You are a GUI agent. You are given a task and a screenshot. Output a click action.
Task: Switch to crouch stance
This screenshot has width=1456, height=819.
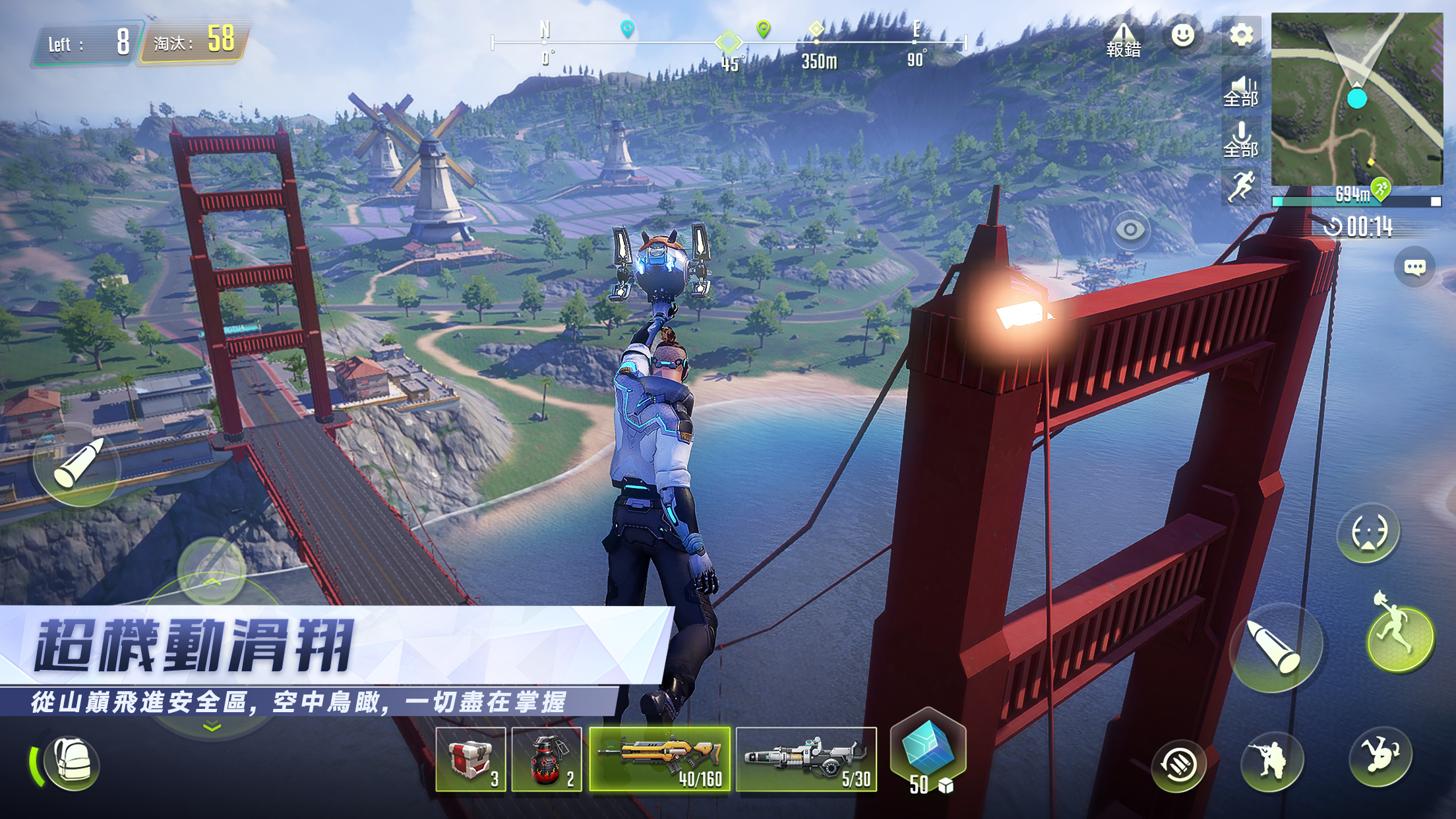(1272, 762)
